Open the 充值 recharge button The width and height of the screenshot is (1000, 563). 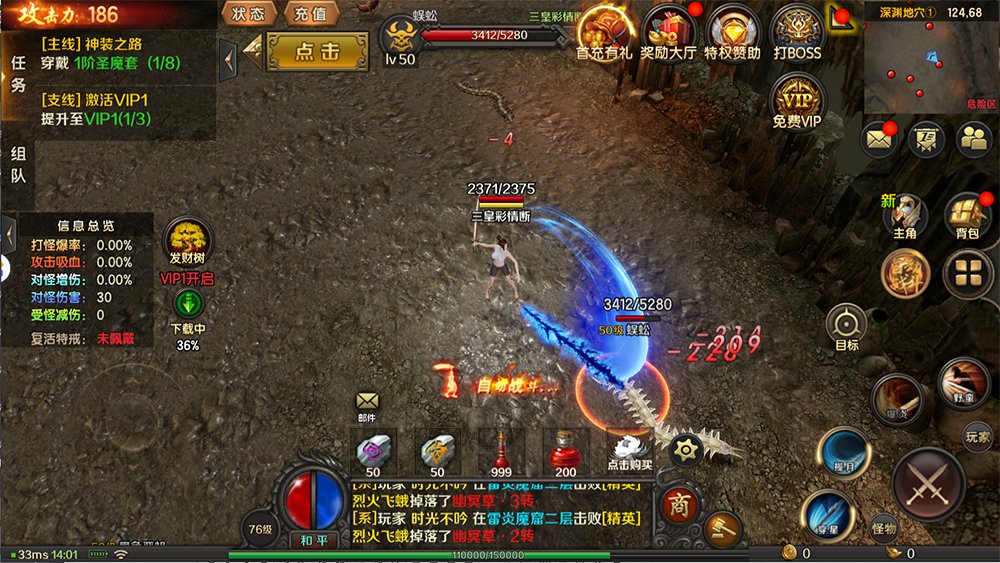[x=311, y=14]
